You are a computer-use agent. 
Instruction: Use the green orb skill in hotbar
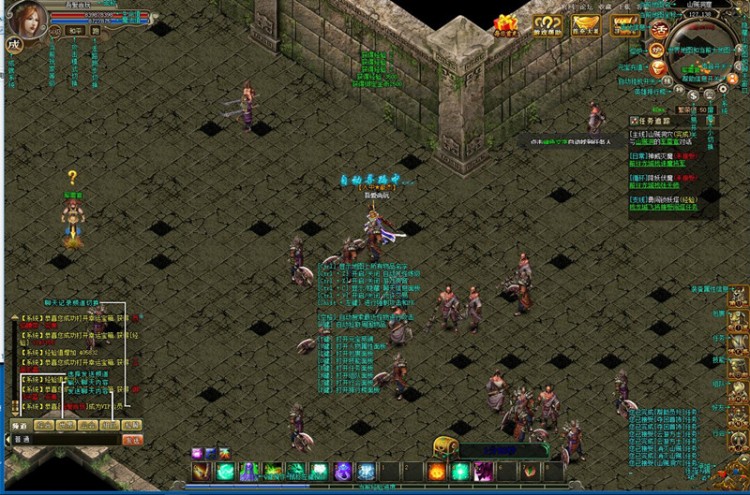tap(226, 470)
